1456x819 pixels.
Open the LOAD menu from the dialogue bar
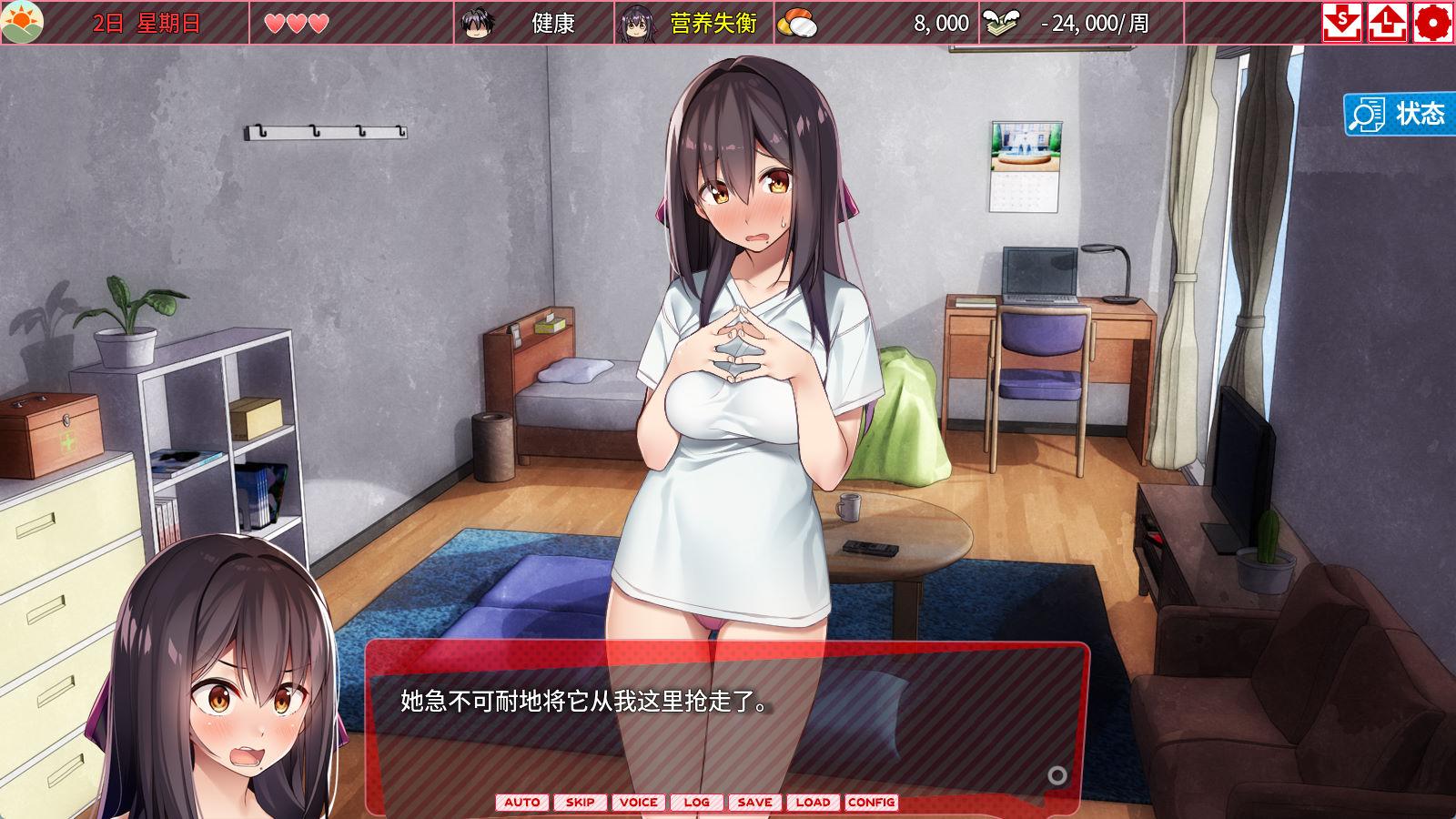813,802
